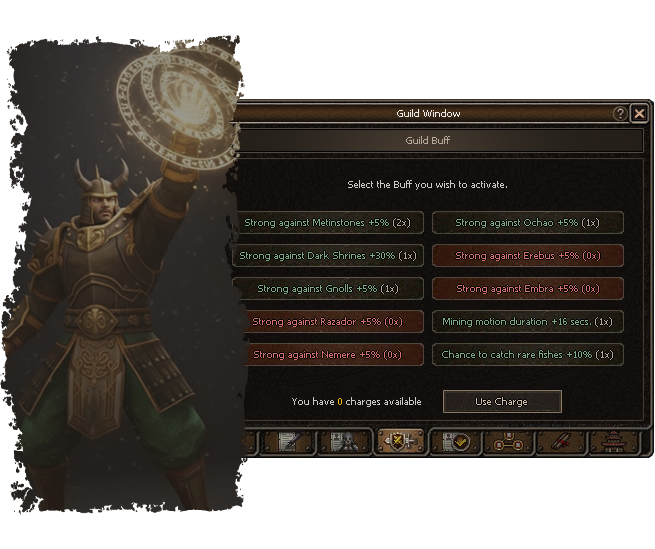This screenshot has width=655, height=549.
Task: Switch to the connected nodes tab
Action: (508, 442)
